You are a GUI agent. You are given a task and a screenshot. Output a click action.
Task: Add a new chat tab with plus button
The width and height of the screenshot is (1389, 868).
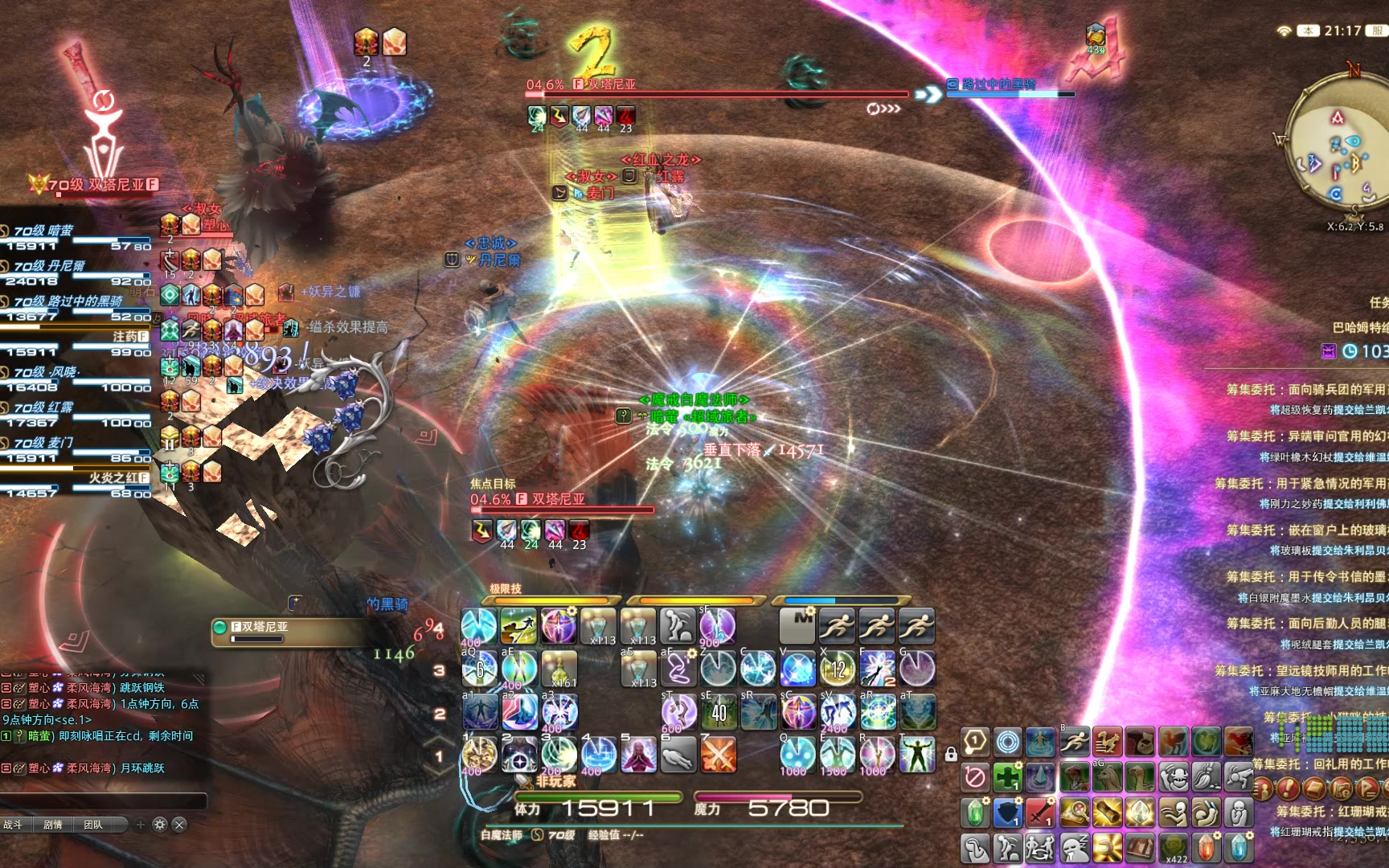tap(141, 825)
